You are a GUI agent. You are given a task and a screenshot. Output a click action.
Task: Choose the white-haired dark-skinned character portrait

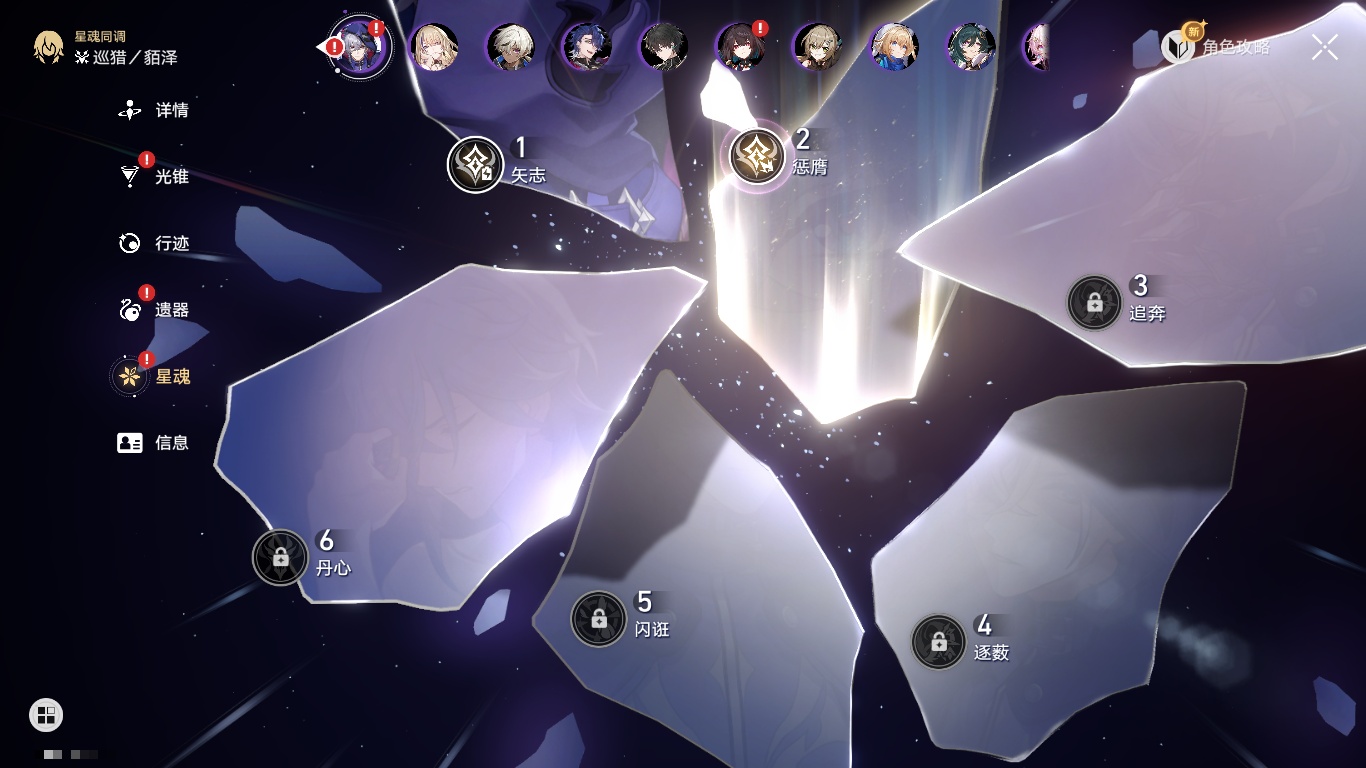pos(510,47)
